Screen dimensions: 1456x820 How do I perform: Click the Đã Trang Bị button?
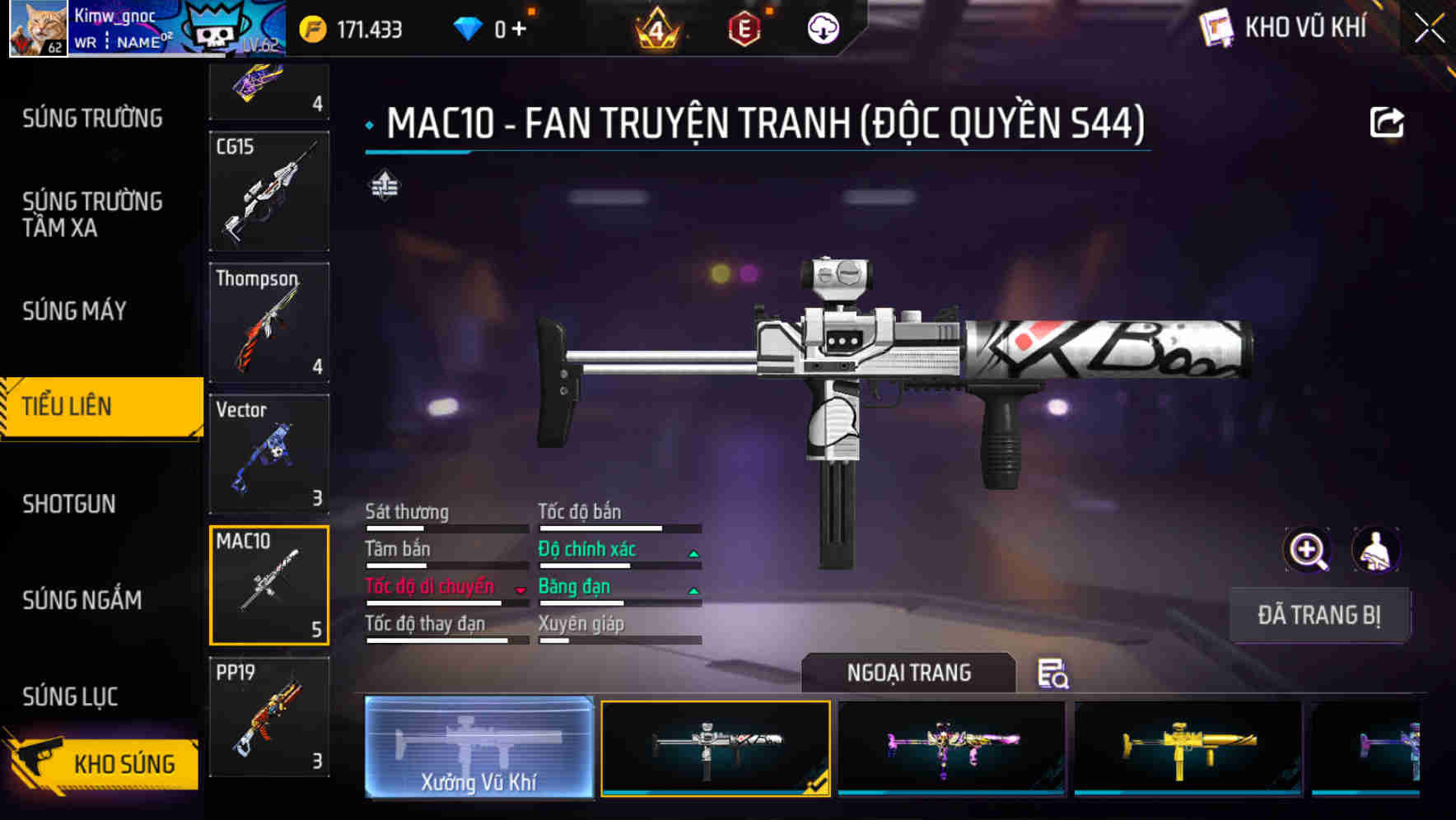pyautogui.click(x=1318, y=615)
